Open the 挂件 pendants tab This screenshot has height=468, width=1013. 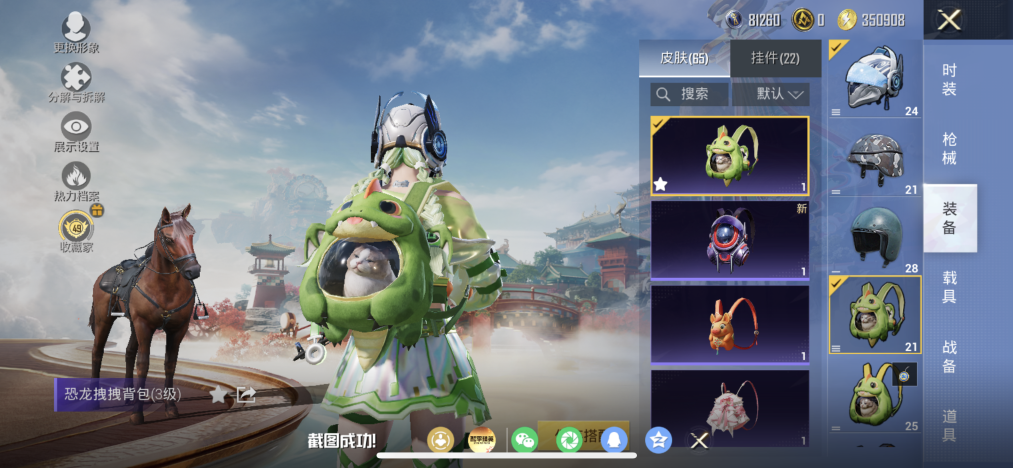pyautogui.click(x=776, y=59)
